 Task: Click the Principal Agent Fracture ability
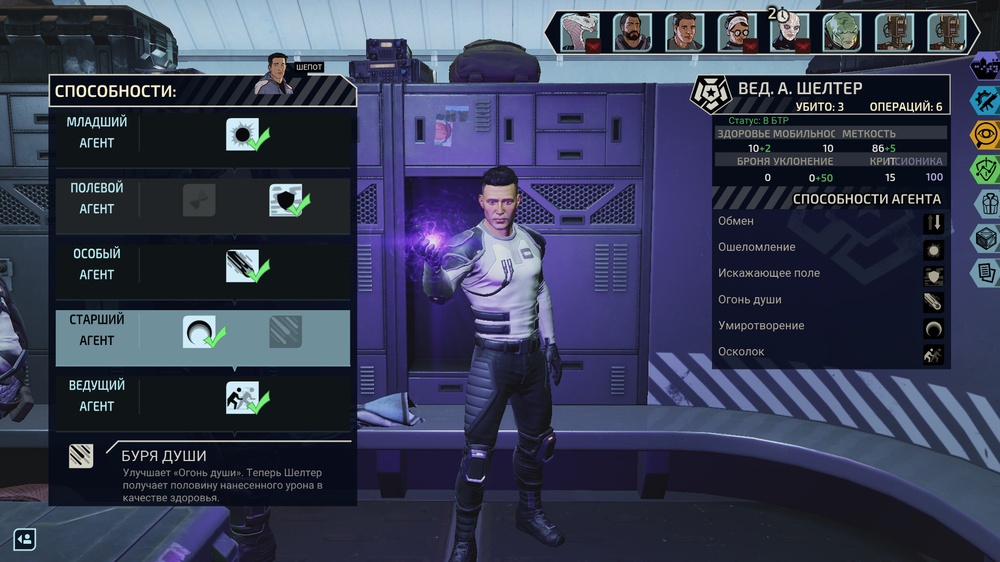click(x=243, y=398)
